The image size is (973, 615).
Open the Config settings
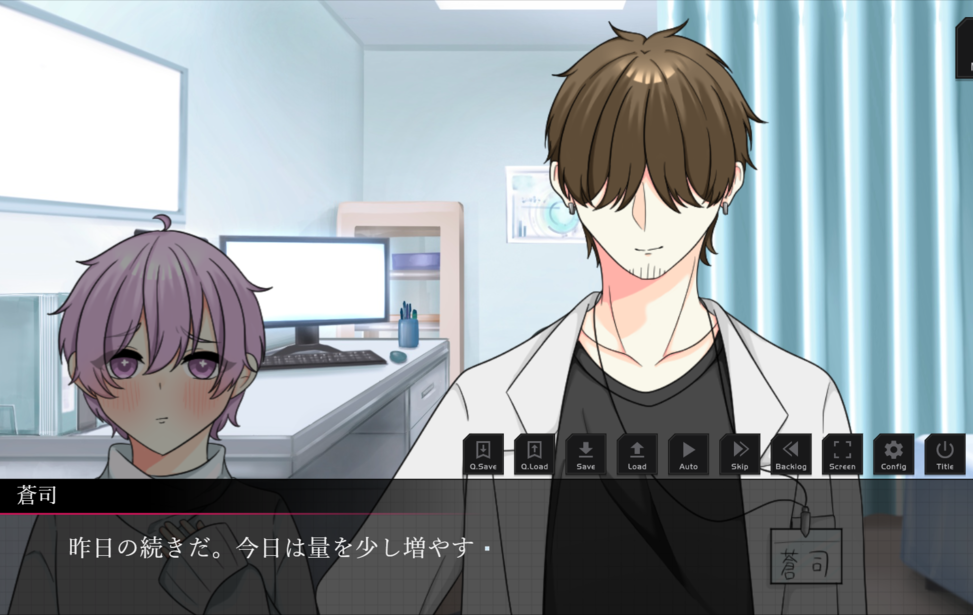[893, 454]
